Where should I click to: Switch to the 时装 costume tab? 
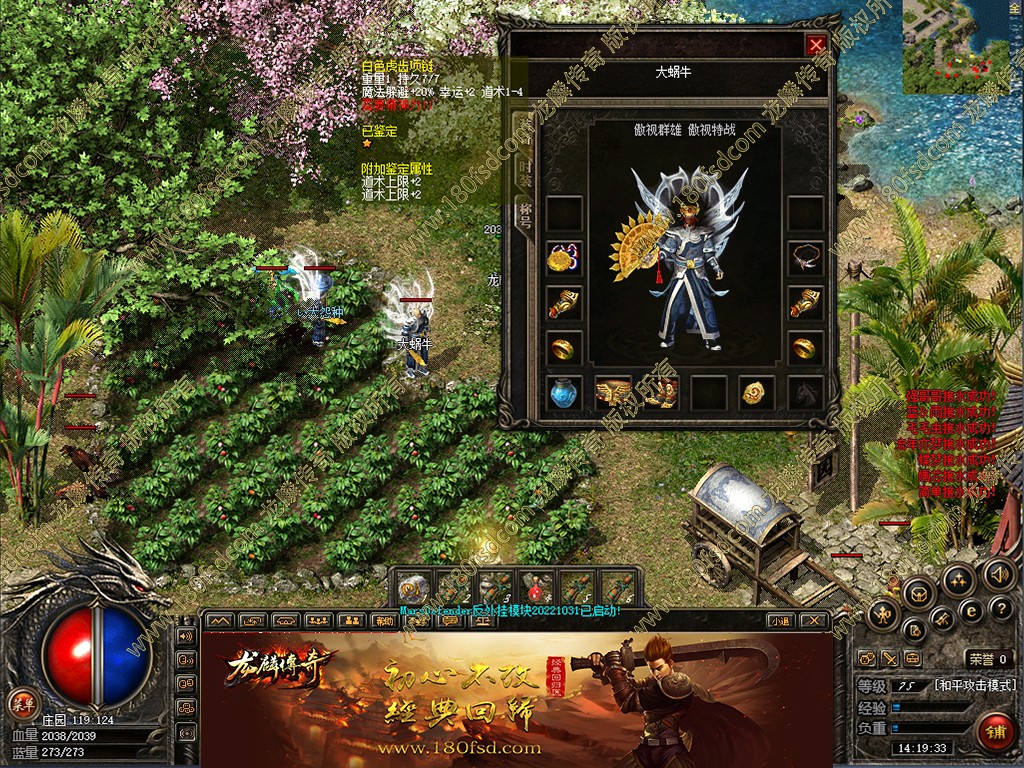coord(523,170)
